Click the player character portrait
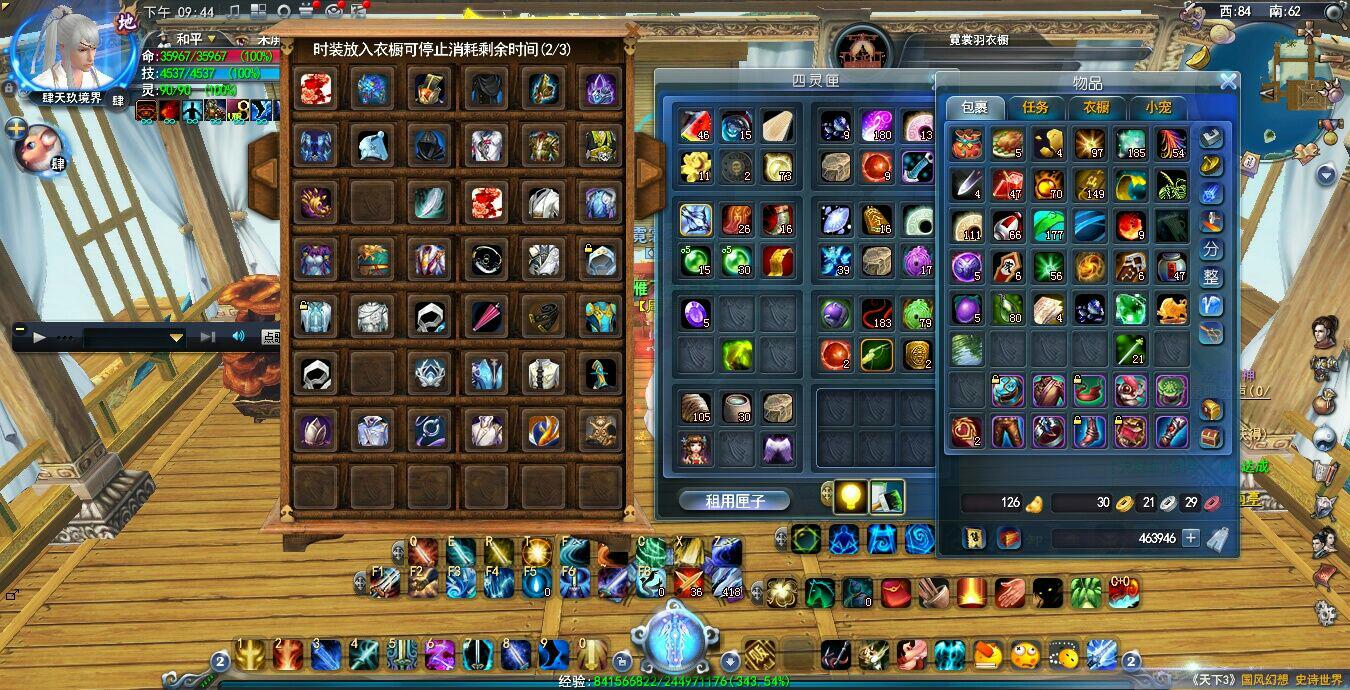1350x690 pixels. click(x=70, y=52)
